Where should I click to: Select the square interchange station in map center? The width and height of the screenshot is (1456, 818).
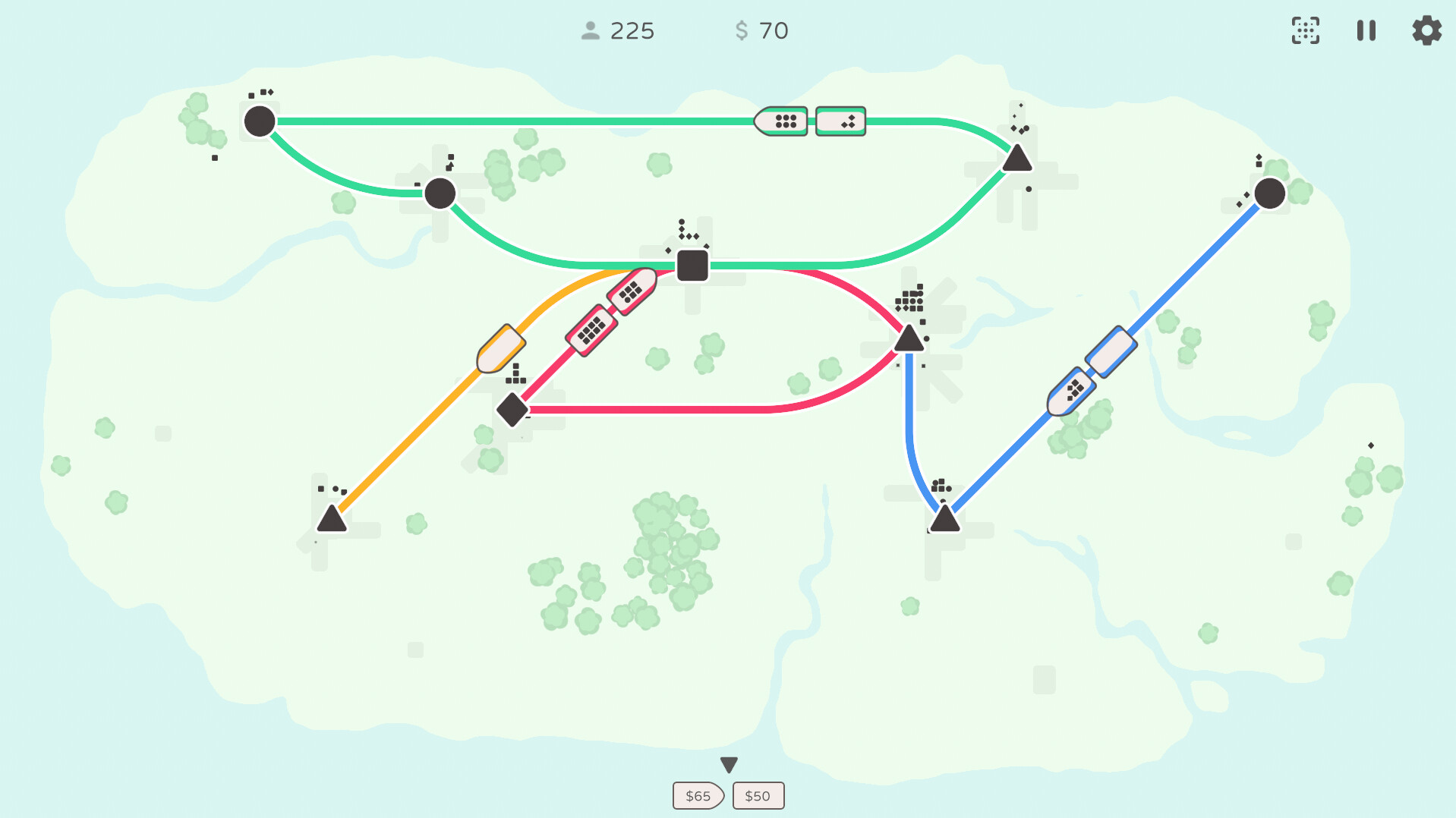[692, 266]
